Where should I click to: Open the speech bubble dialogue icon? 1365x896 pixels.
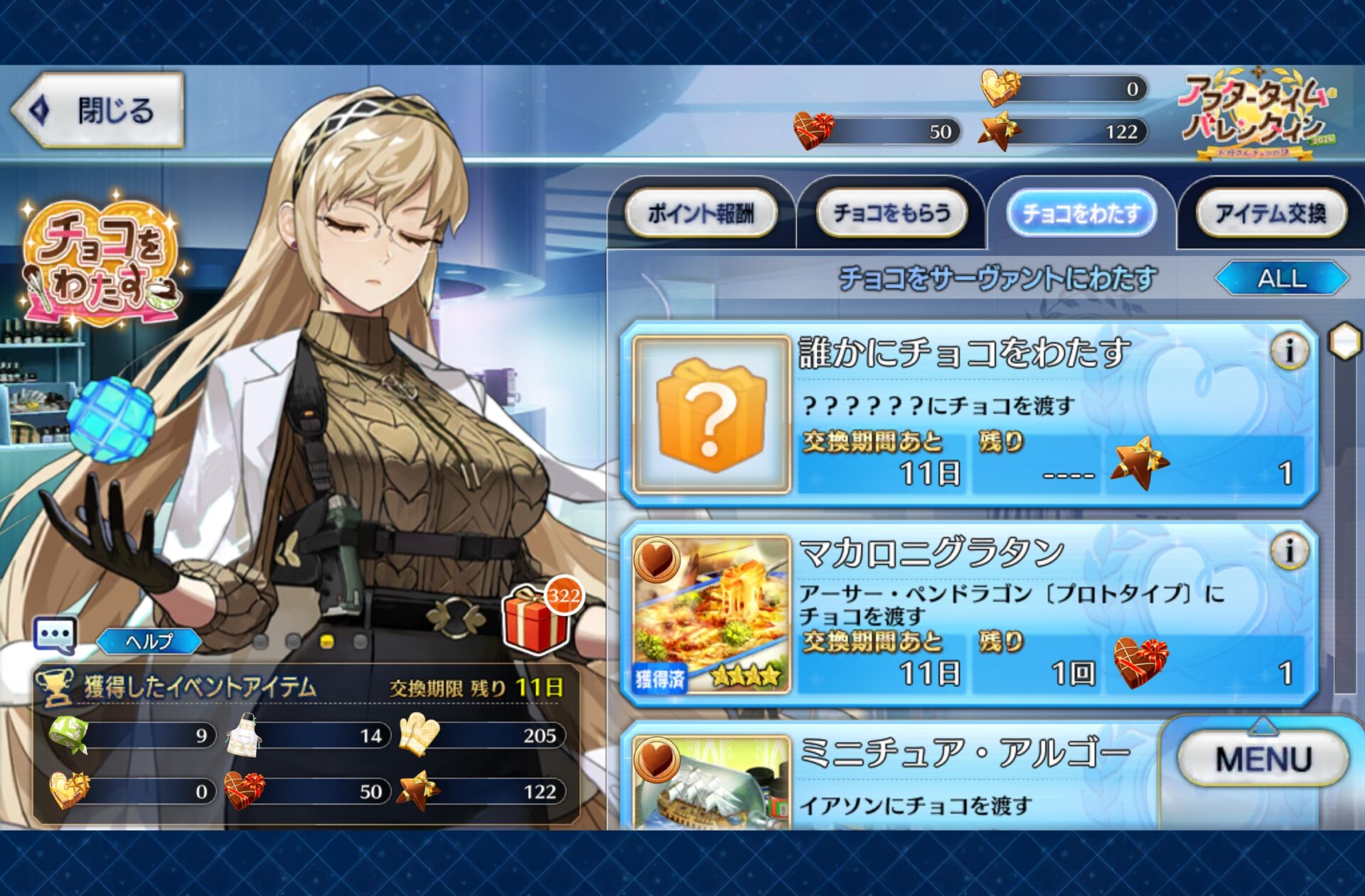click(x=55, y=635)
